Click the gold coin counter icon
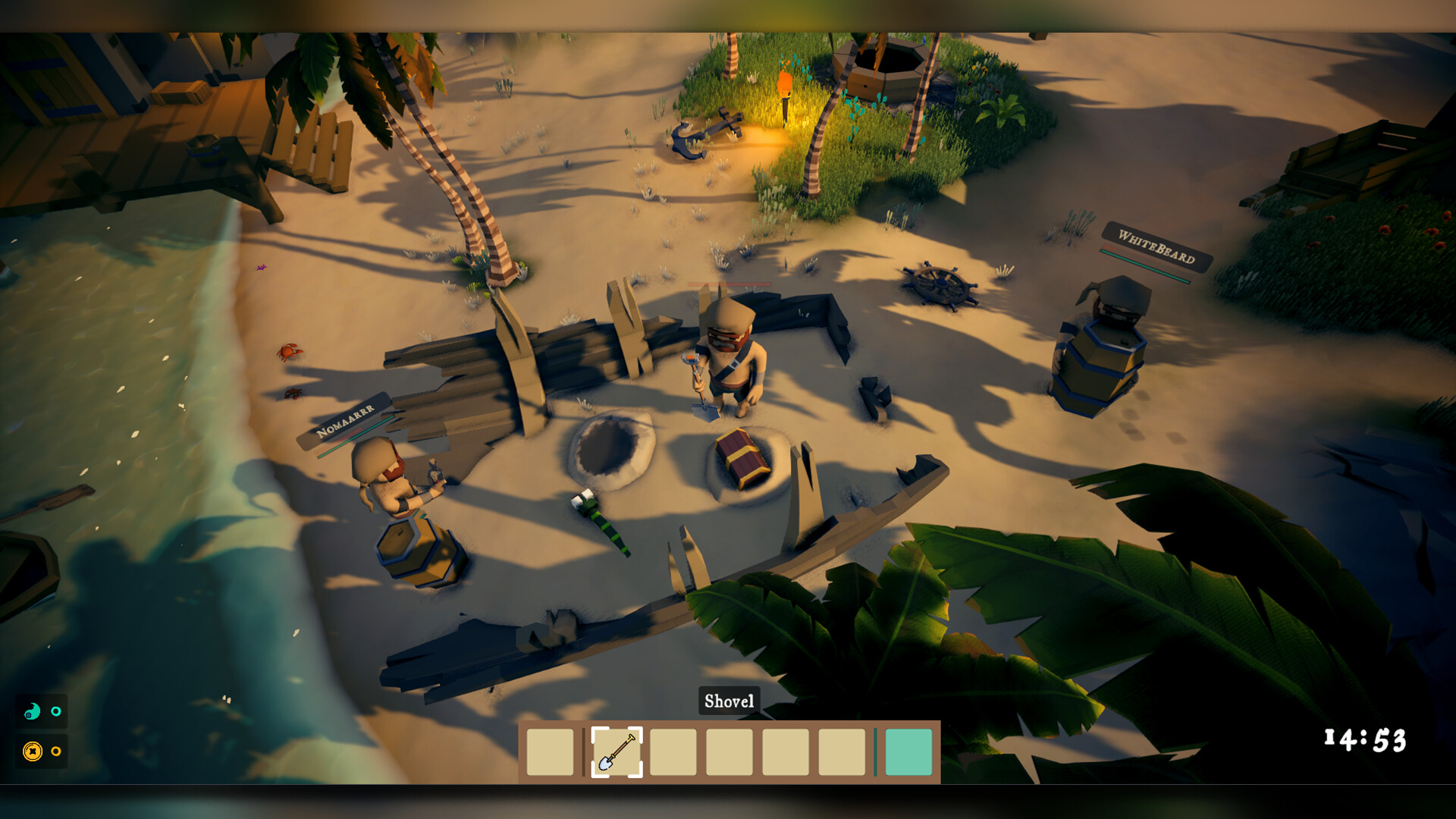This screenshot has width=1456, height=819. pos(32,752)
